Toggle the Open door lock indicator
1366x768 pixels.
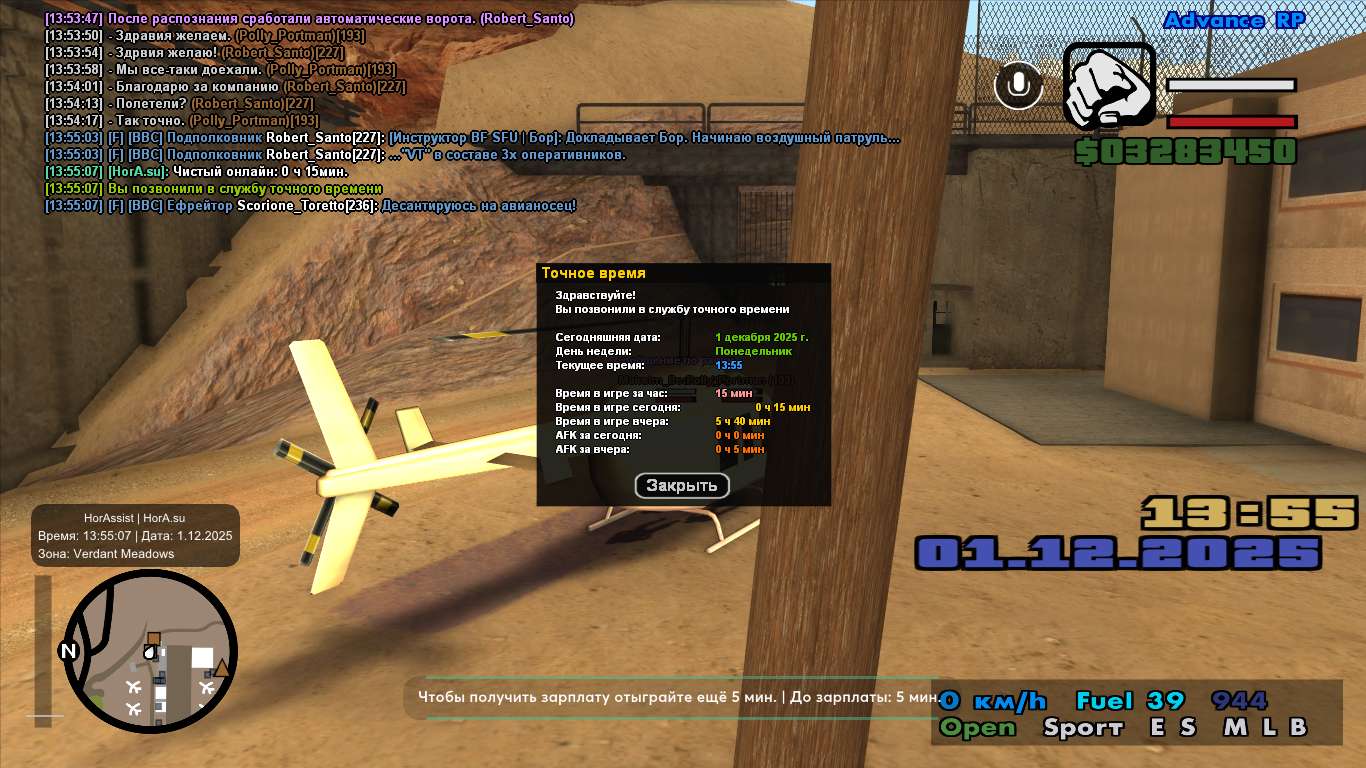pyautogui.click(x=978, y=728)
